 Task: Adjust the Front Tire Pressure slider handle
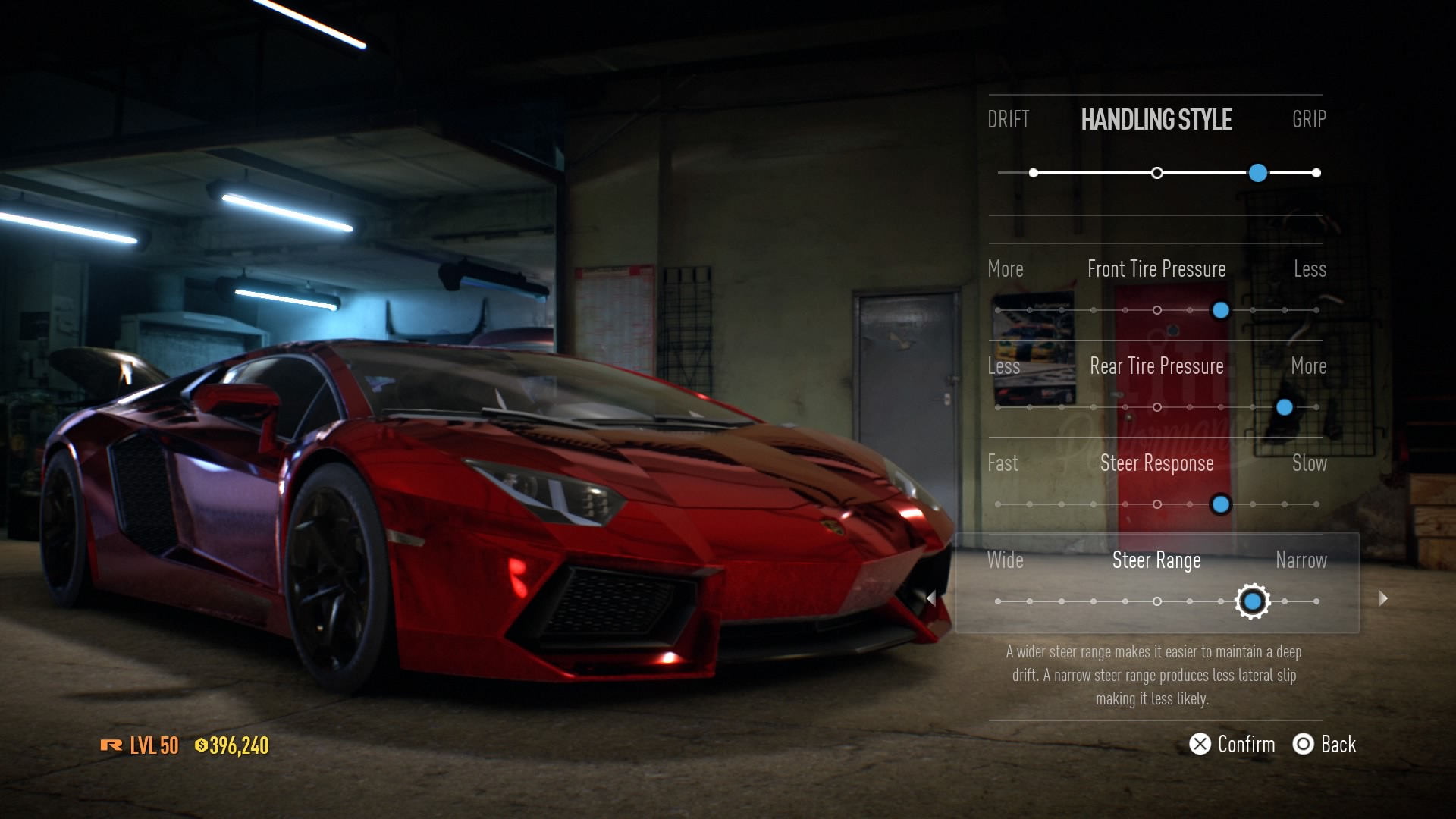(x=1220, y=310)
